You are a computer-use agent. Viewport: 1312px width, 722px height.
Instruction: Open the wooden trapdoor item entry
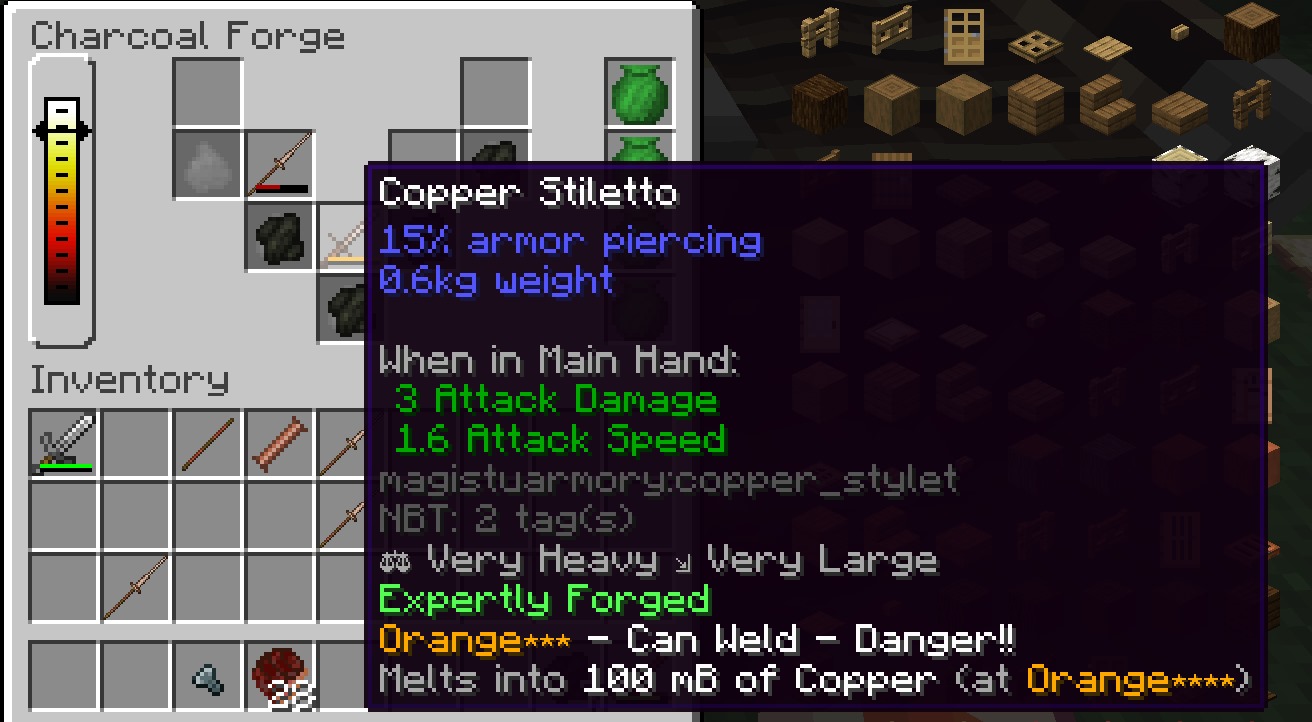coord(1035,44)
